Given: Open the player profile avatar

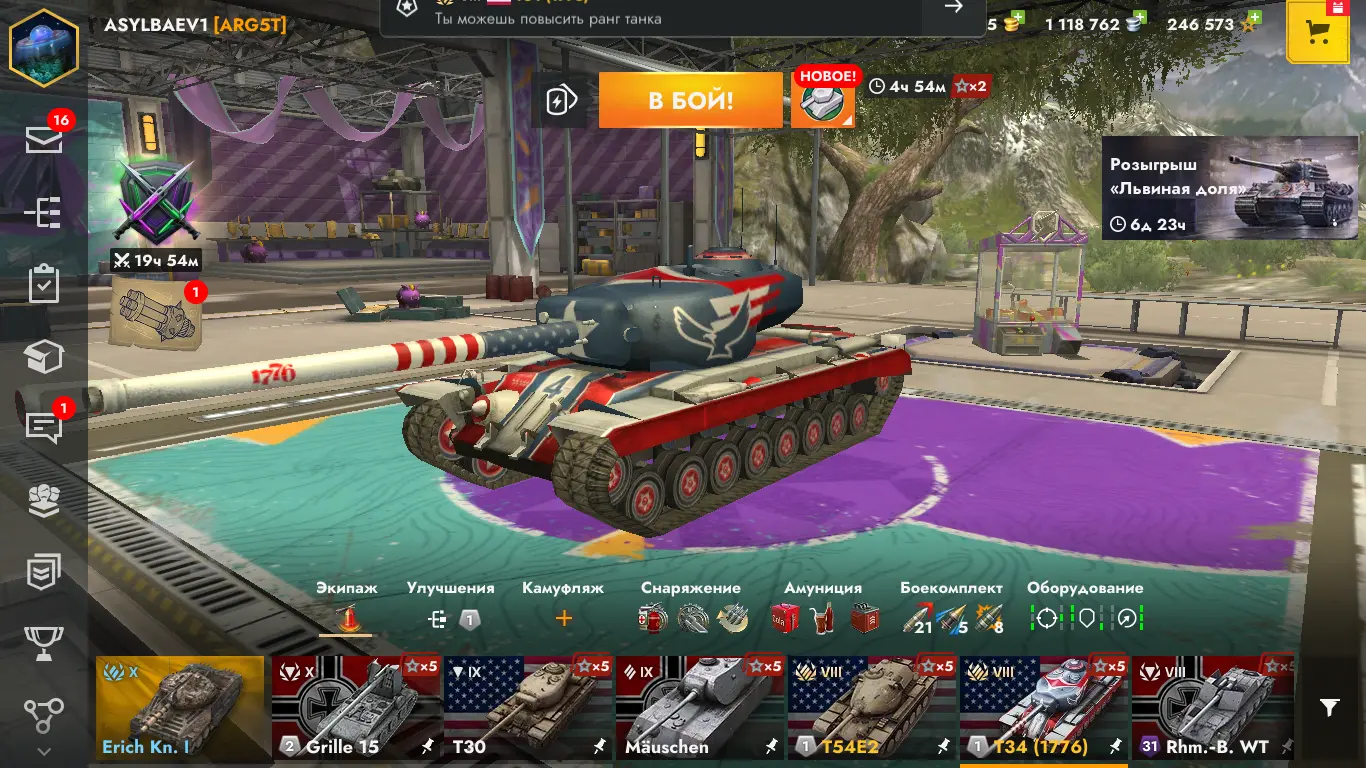Looking at the screenshot, I should [x=44, y=48].
